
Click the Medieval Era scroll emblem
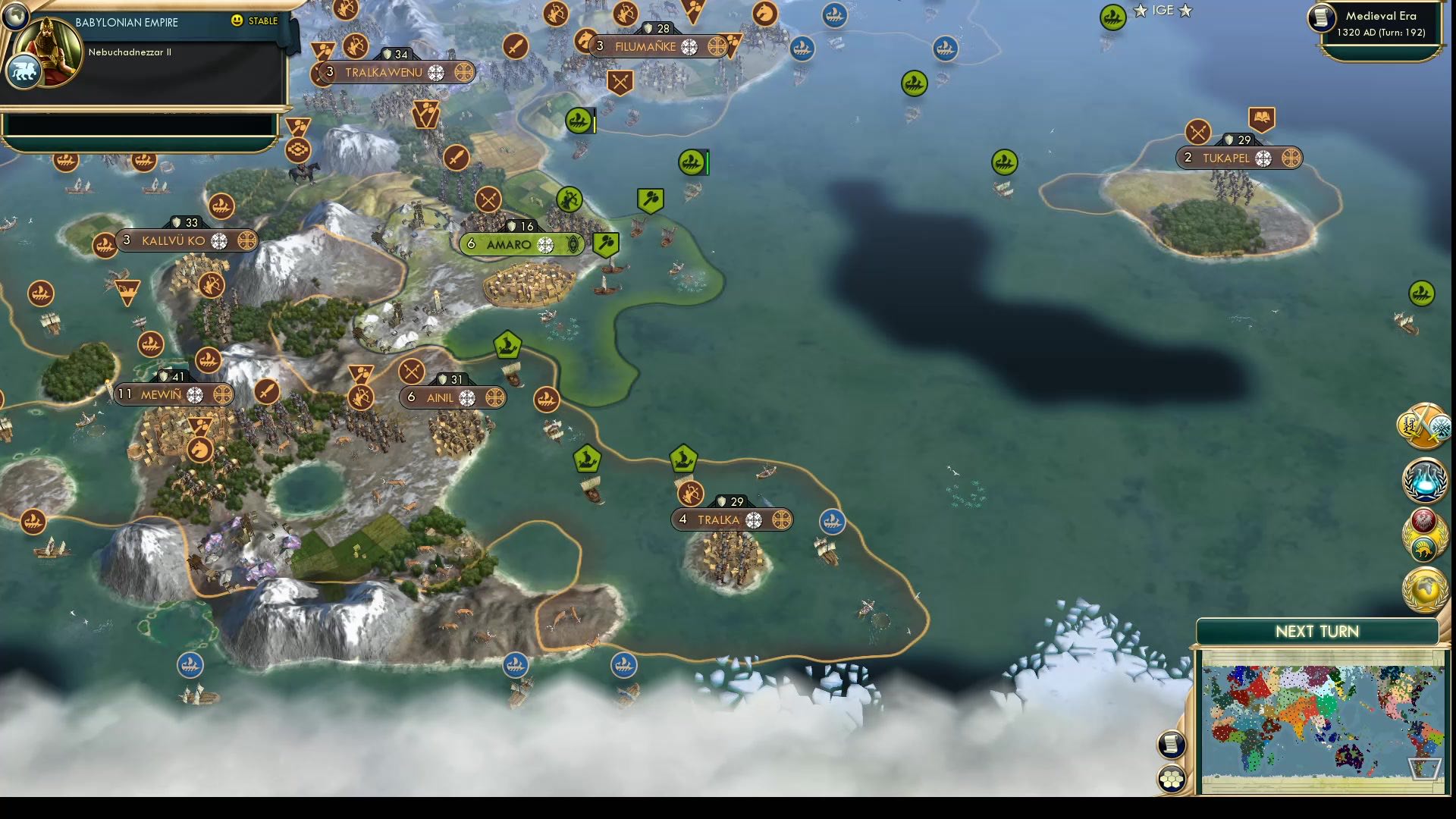[1319, 19]
